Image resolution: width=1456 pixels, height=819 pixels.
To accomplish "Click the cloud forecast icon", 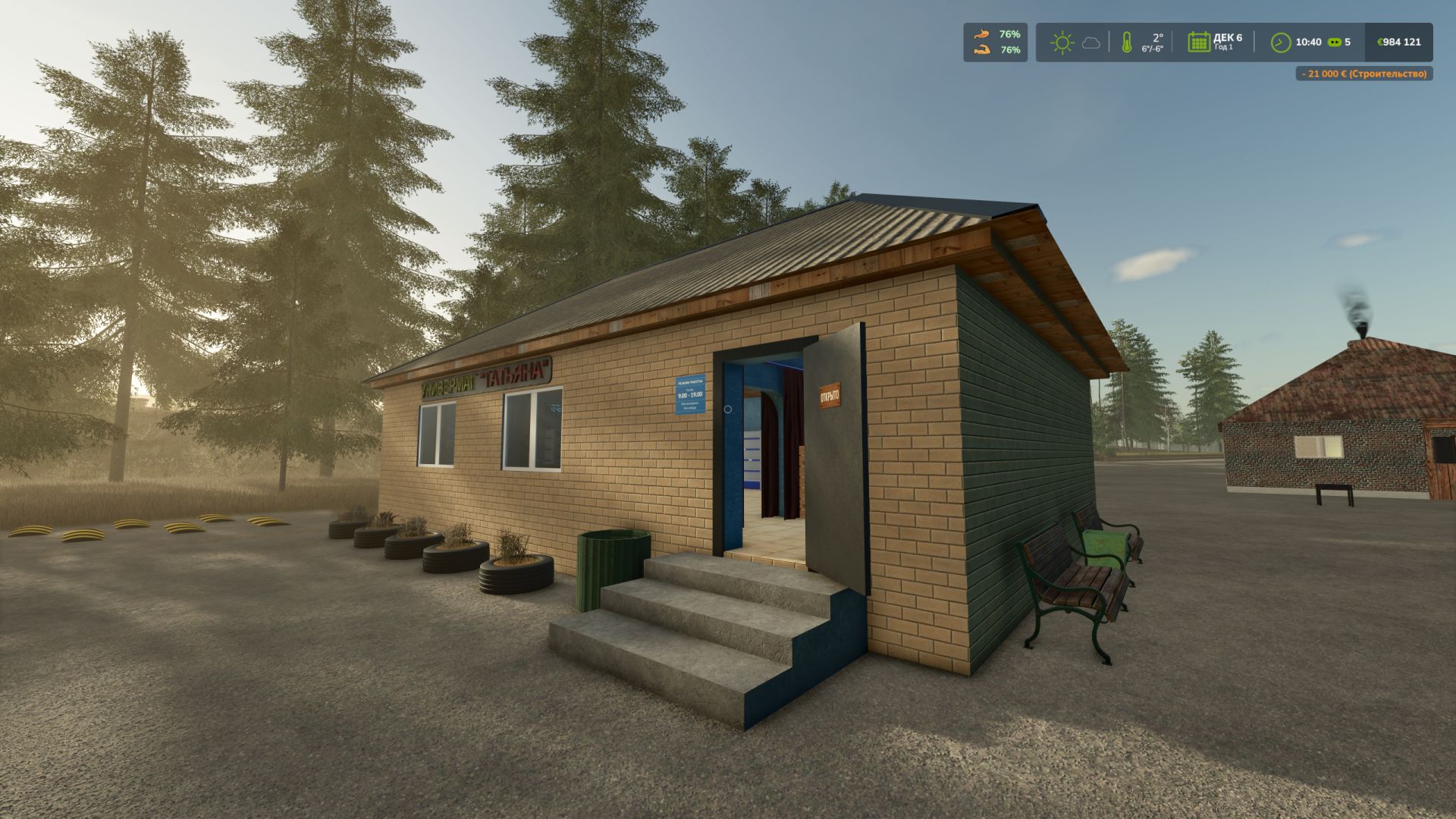I will (x=1090, y=44).
